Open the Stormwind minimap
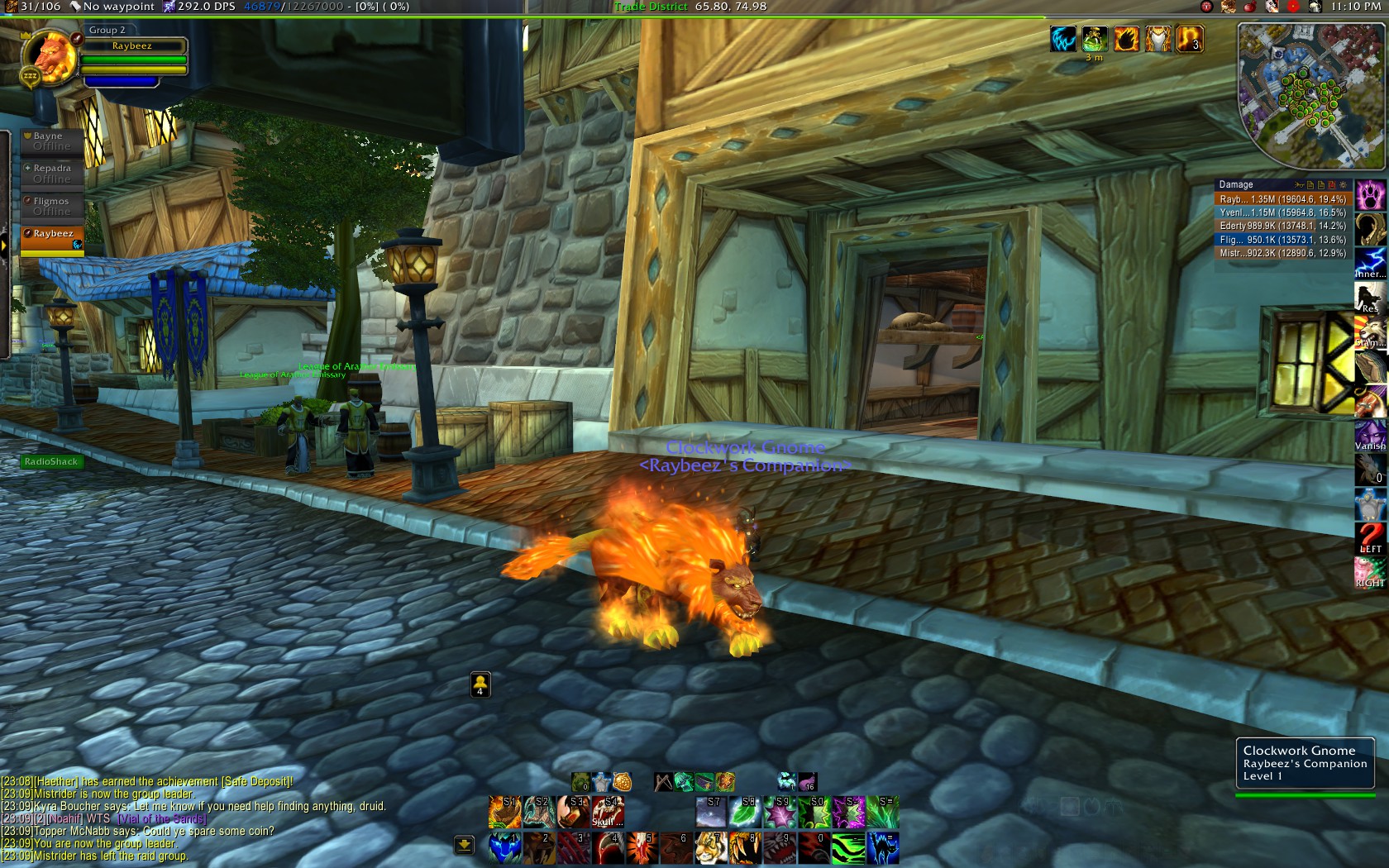The width and height of the screenshot is (1389, 868). pyautogui.click(x=1310, y=95)
